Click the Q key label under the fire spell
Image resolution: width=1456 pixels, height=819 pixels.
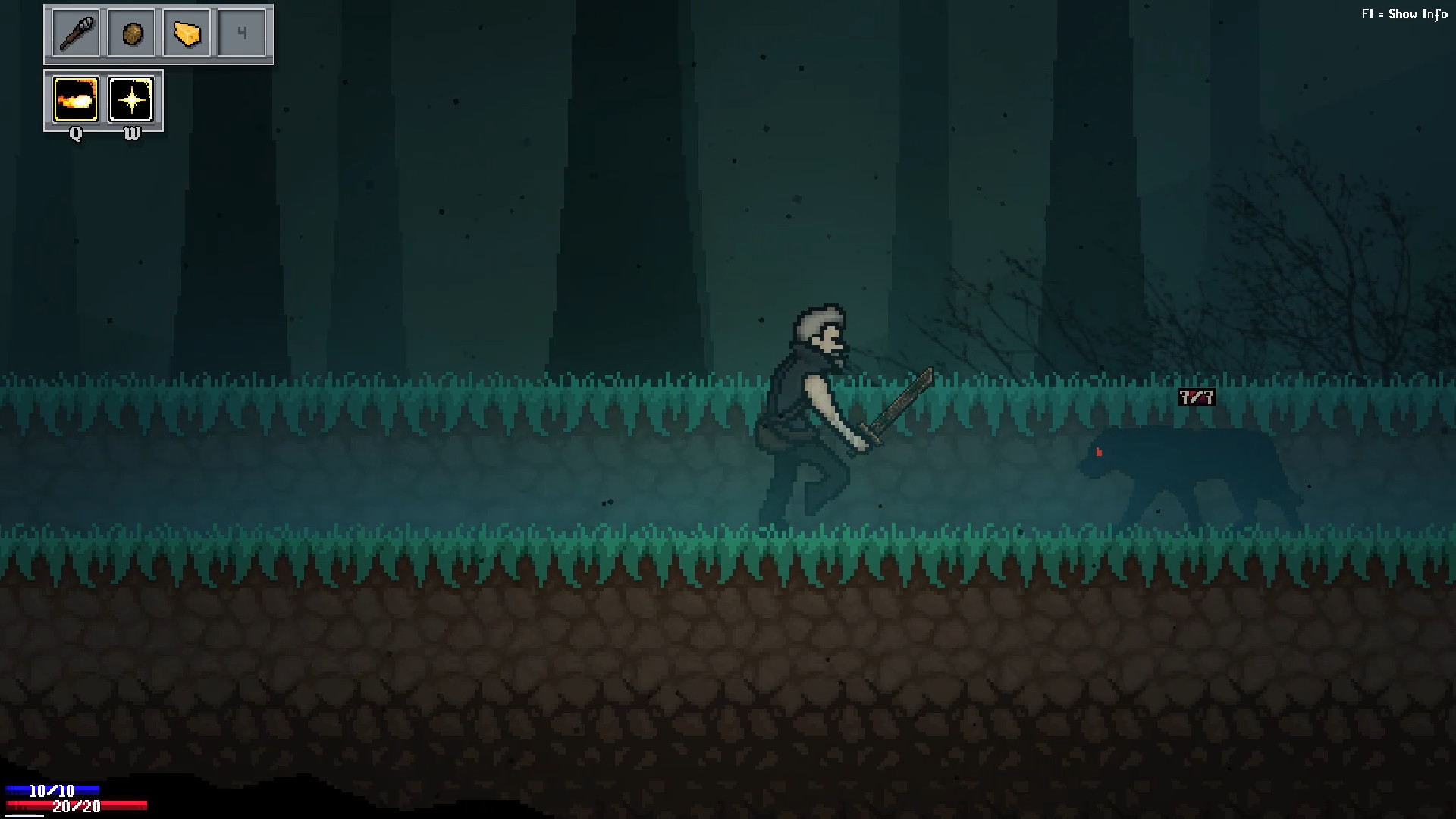click(75, 133)
